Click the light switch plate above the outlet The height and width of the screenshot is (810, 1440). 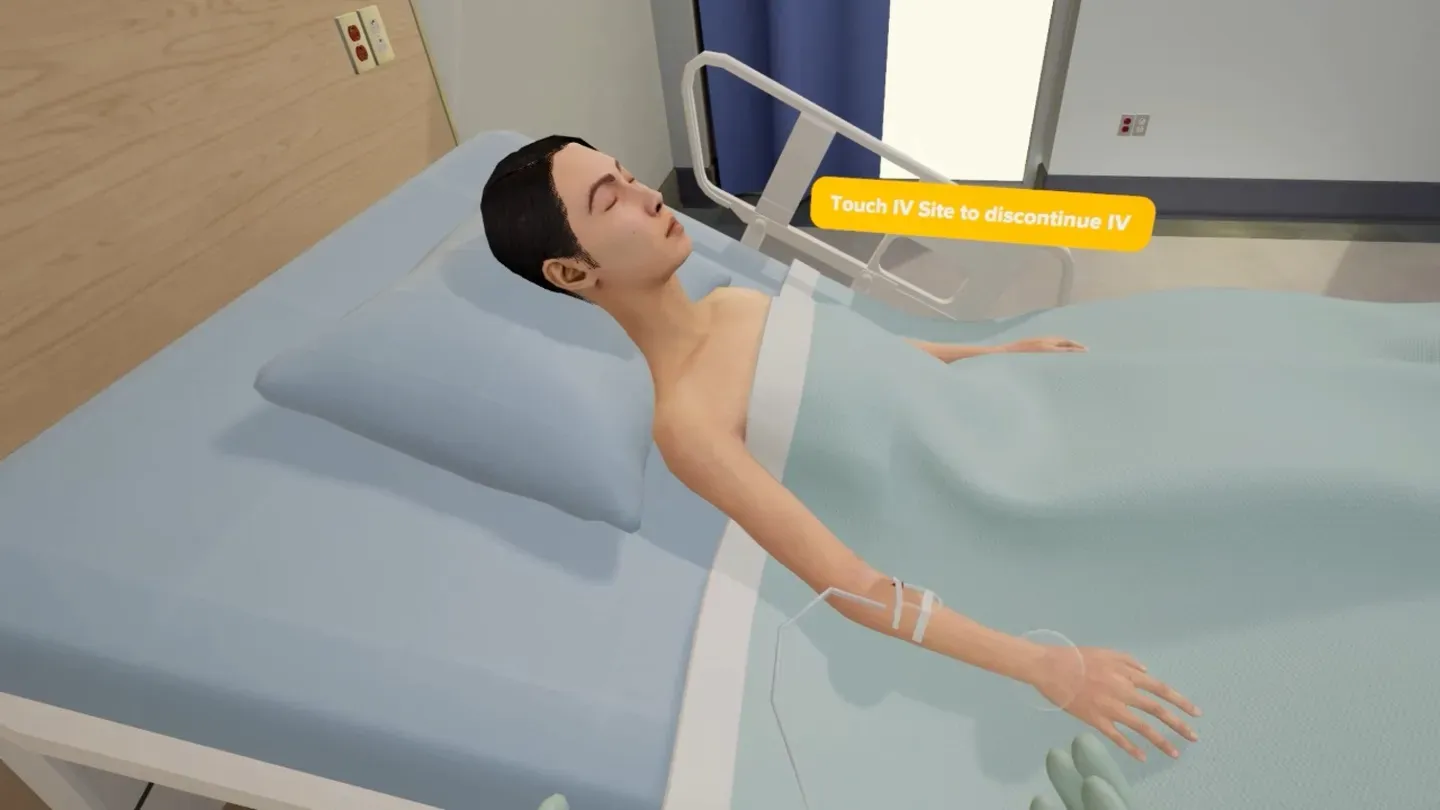pyautogui.click(x=380, y=35)
